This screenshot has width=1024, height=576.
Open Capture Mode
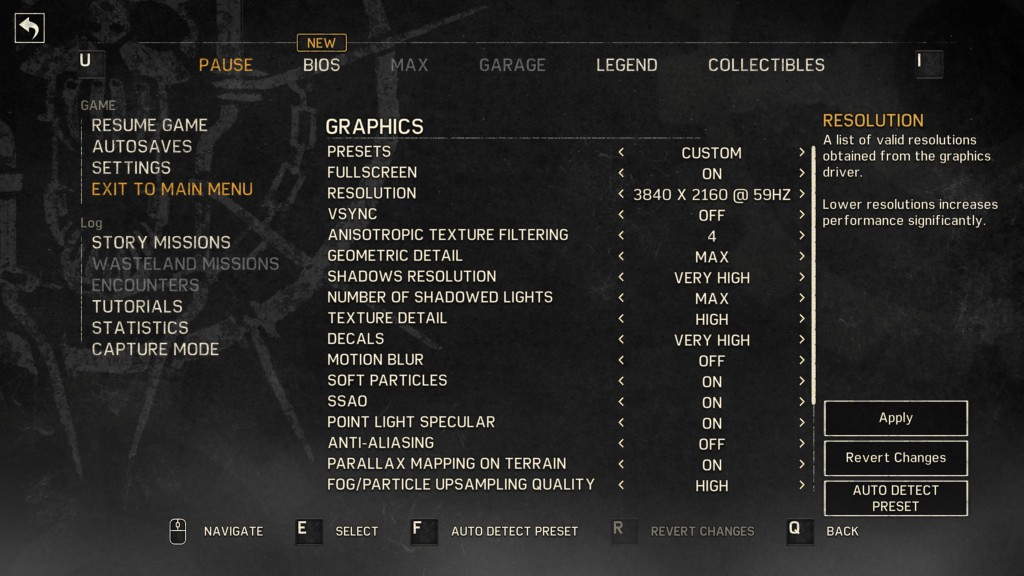(x=155, y=349)
